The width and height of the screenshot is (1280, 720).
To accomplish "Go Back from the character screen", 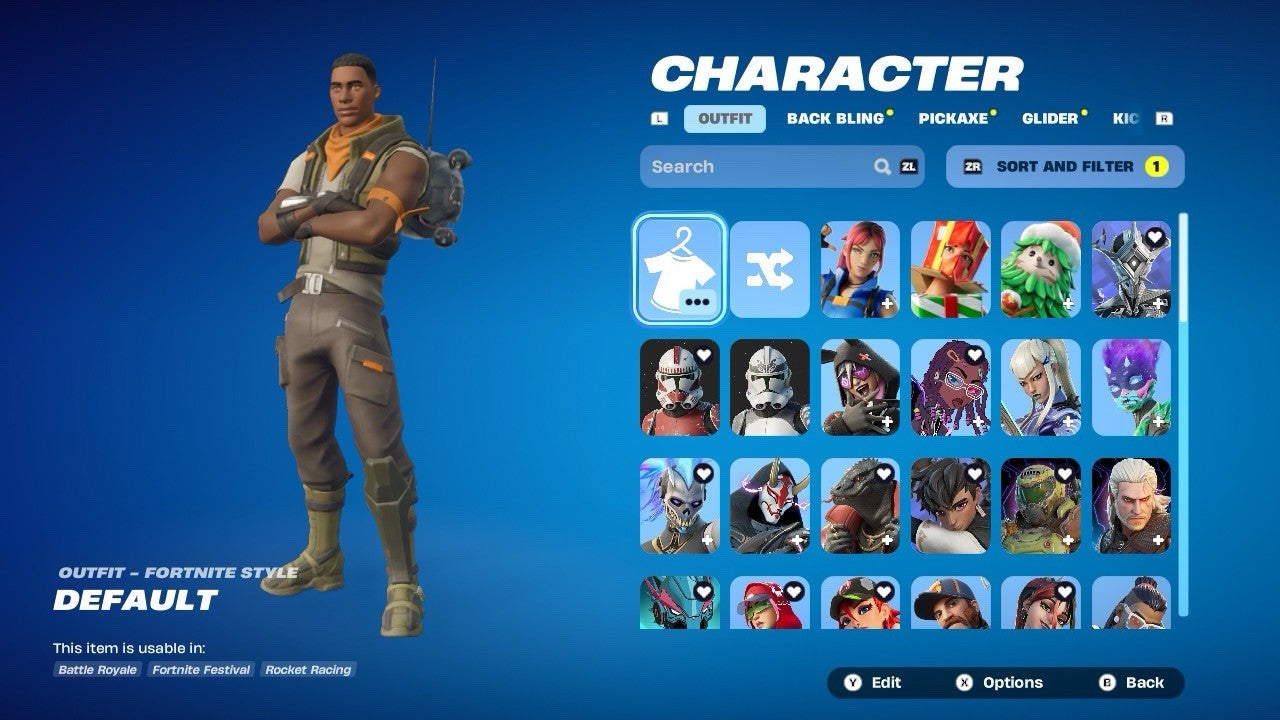I will (x=1133, y=683).
